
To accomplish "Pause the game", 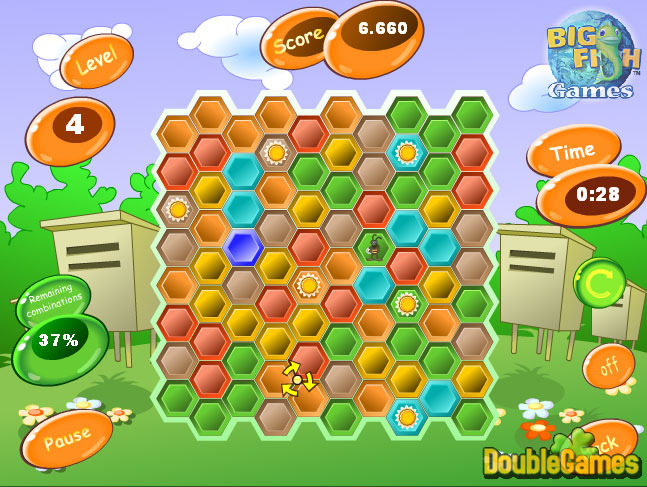I will (66, 437).
